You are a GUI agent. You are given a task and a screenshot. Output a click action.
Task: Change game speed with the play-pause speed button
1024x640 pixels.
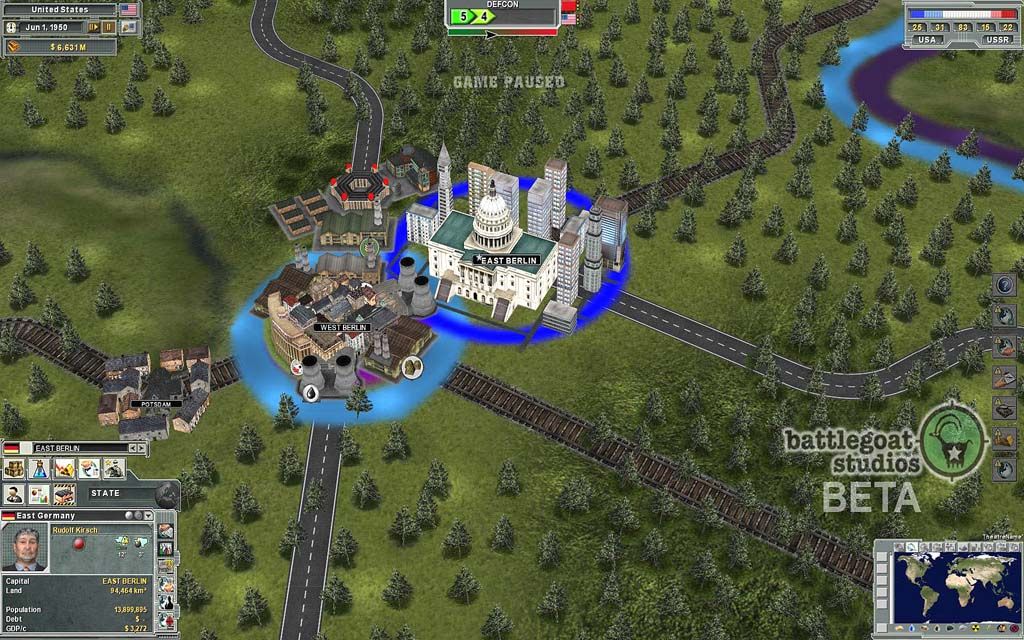pos(94,27)
